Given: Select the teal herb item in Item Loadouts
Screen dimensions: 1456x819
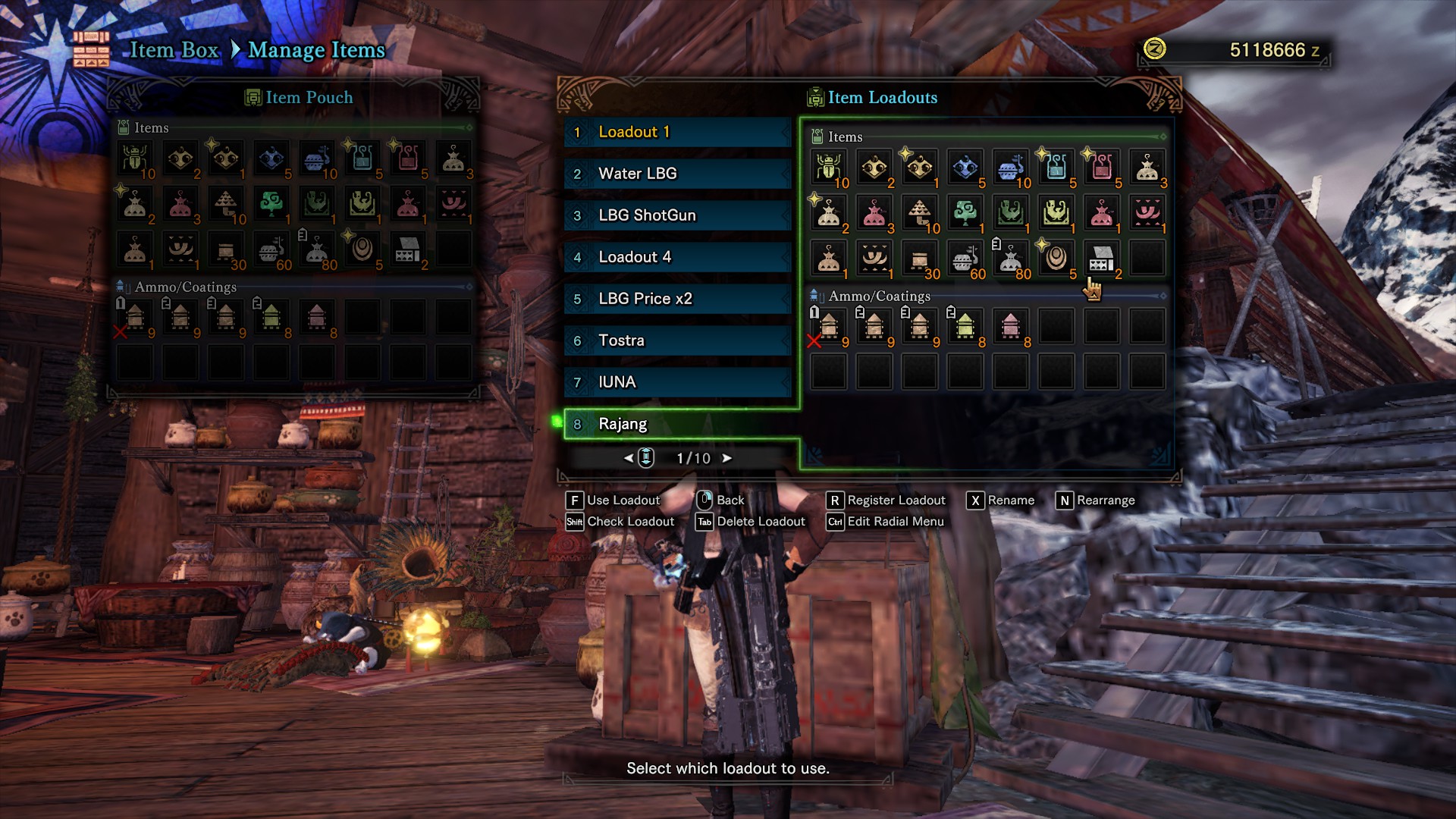Looking at the screenshot, I should (965, 213).
